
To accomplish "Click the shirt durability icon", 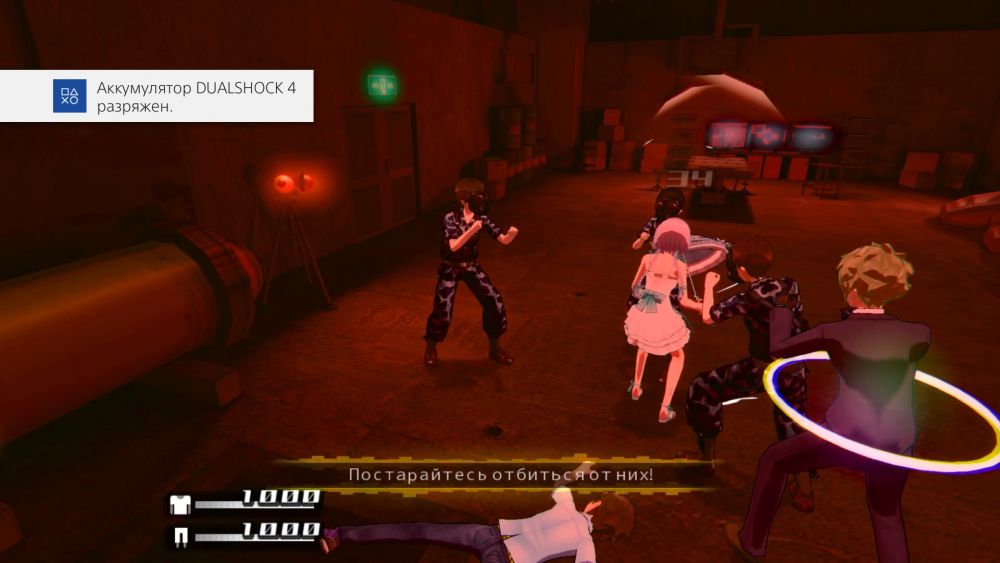I will pyautogui.click(x=181, y=503).
